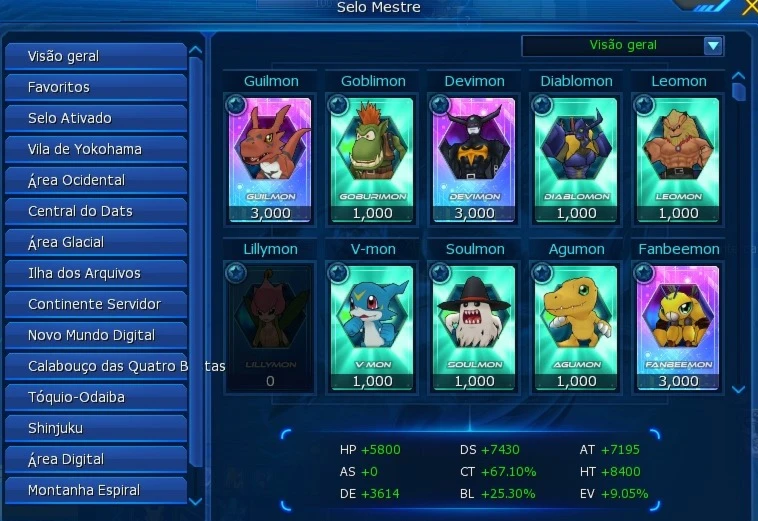Show the Selo Ativado list

point(95,118)
